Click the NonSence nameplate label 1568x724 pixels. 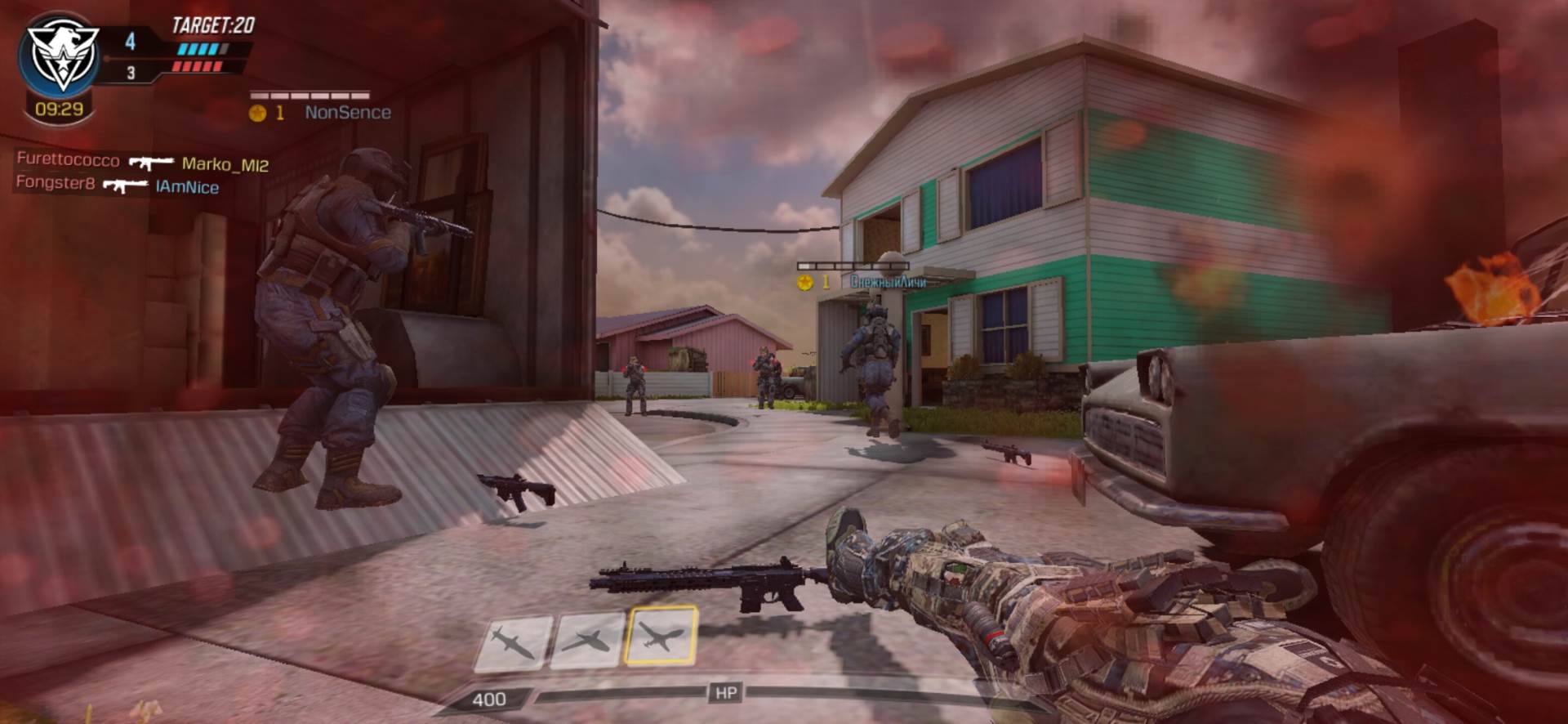click(x=348, y=113)
